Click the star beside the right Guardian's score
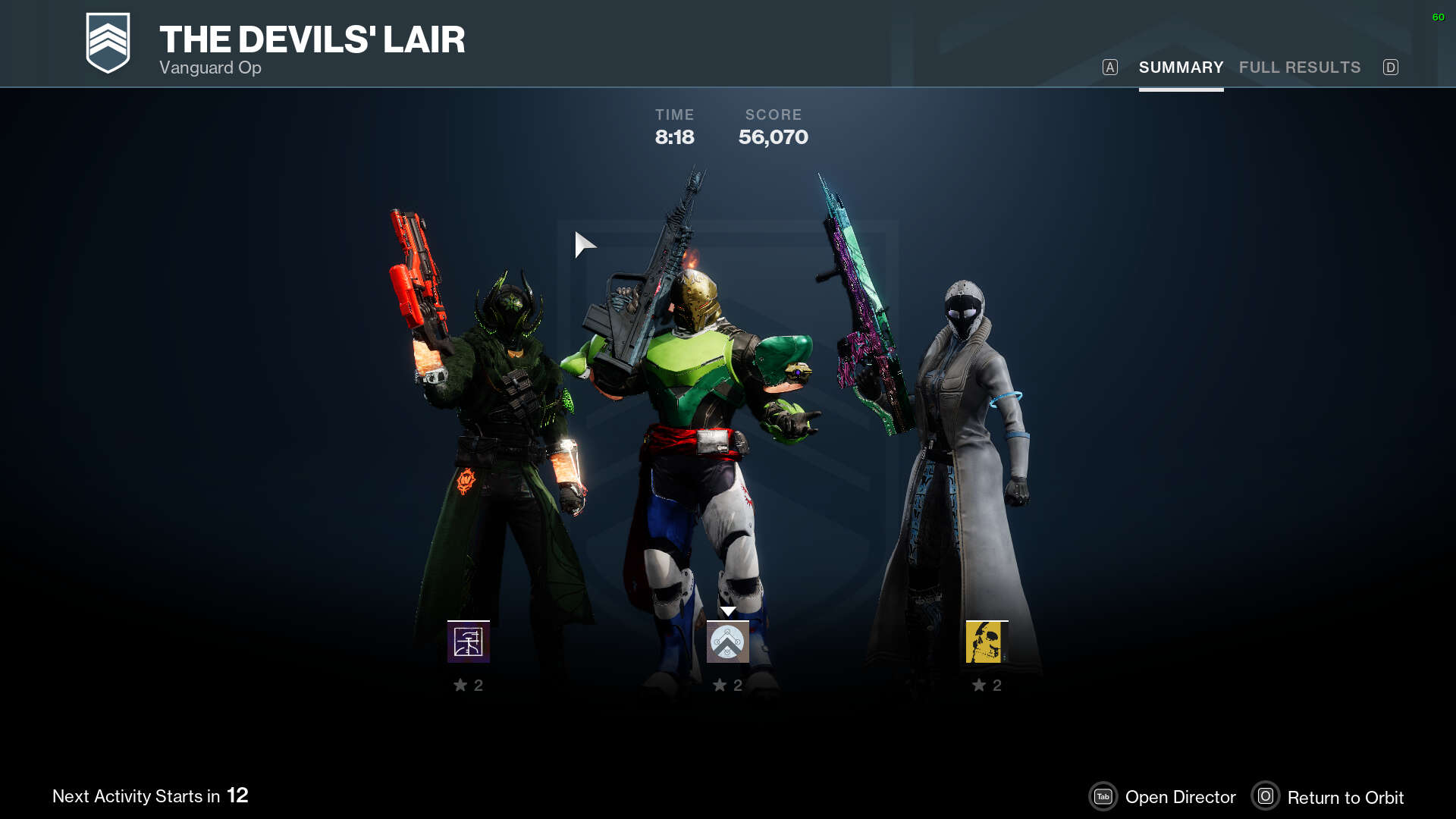 [978, 685]
